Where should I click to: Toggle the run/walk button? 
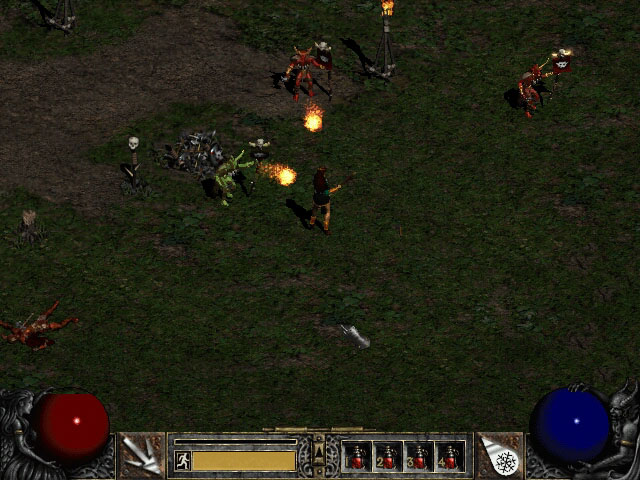click(x=183, y=460)
